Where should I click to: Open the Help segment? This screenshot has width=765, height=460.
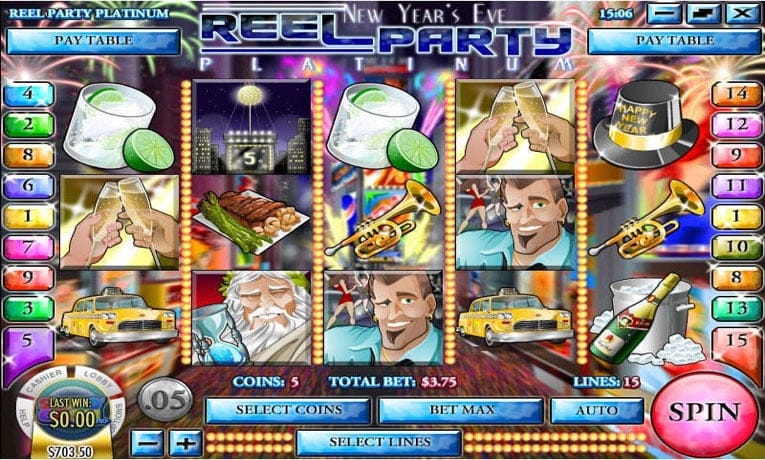[x=22, y=414]
